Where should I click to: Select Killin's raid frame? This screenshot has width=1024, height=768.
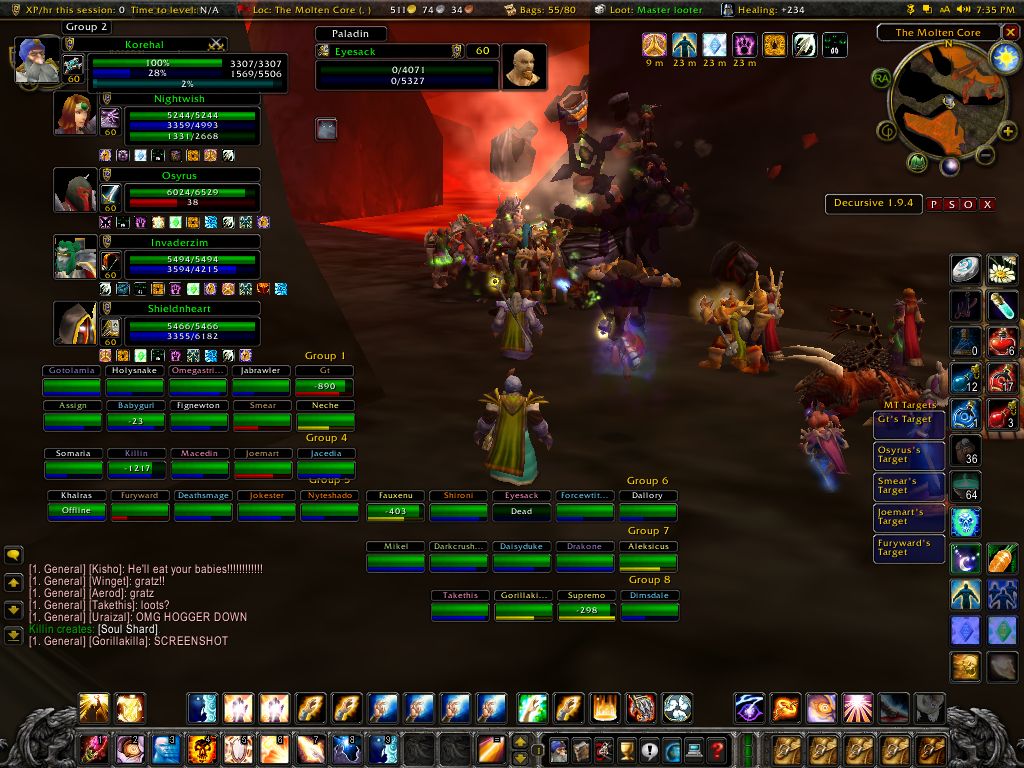coord(137,462)
